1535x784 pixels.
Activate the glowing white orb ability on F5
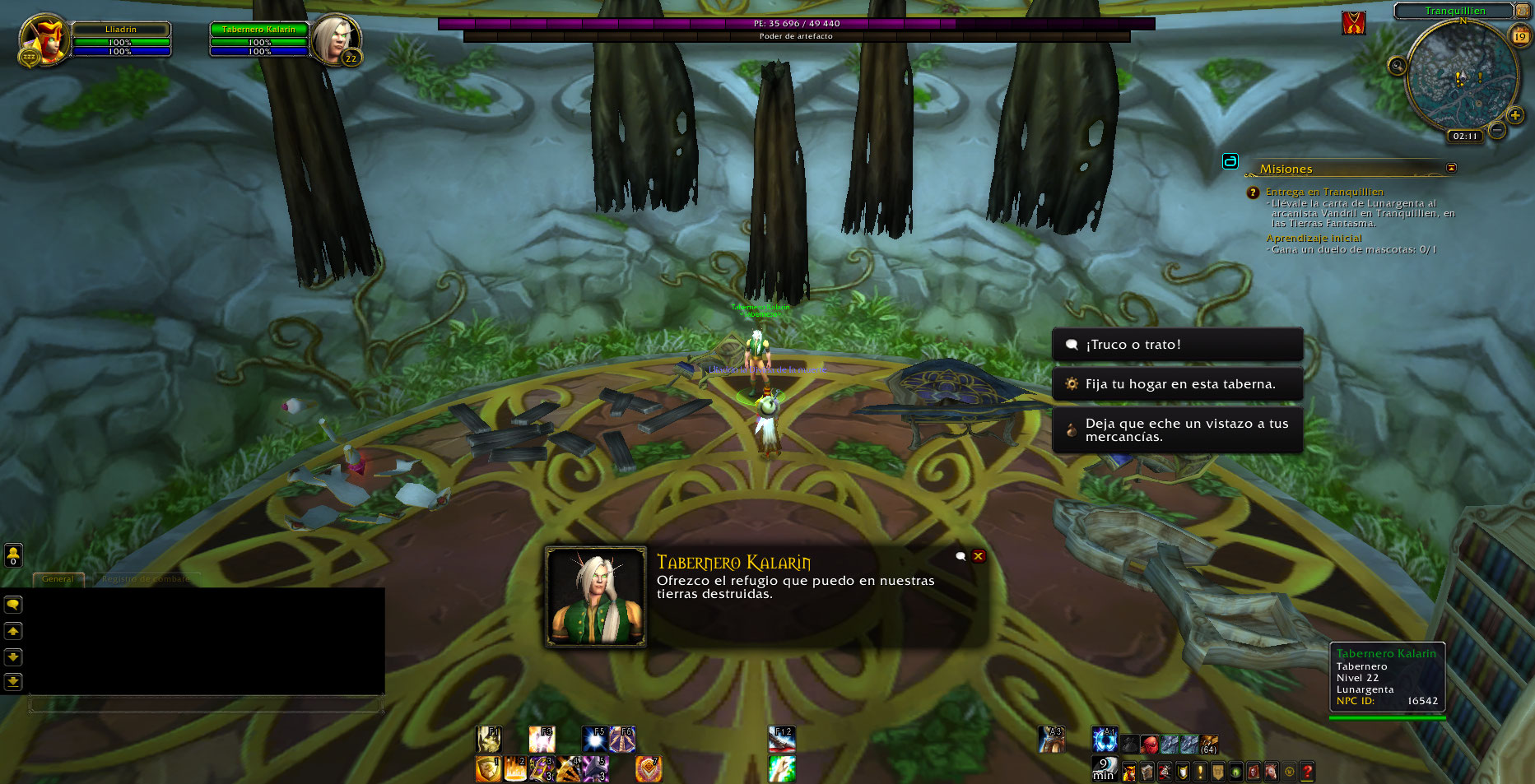click(594, 740)
